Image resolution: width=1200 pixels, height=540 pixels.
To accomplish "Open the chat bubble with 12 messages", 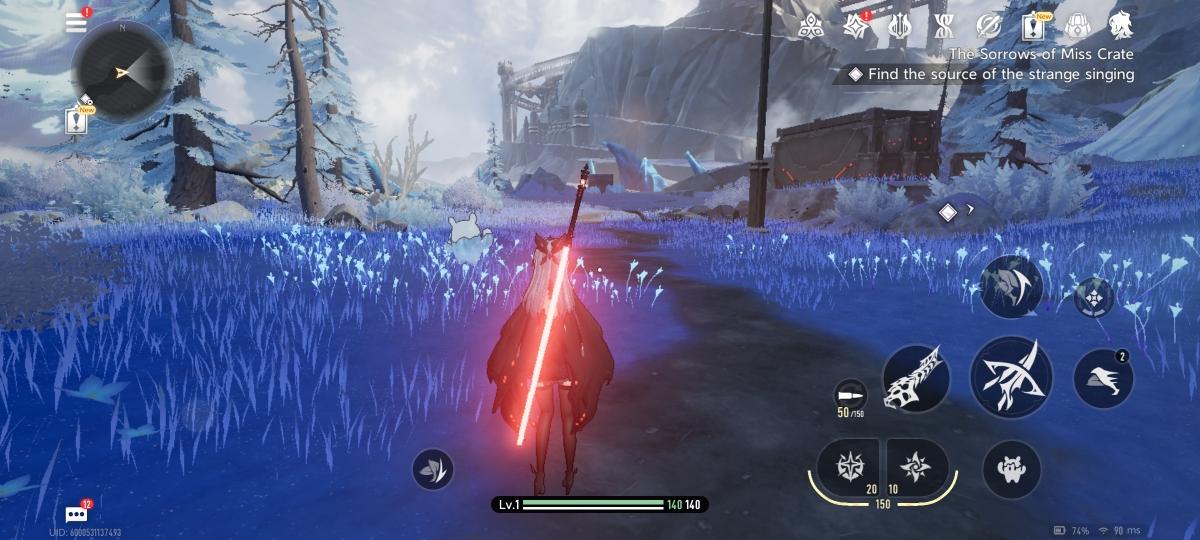I will (77, 514).
